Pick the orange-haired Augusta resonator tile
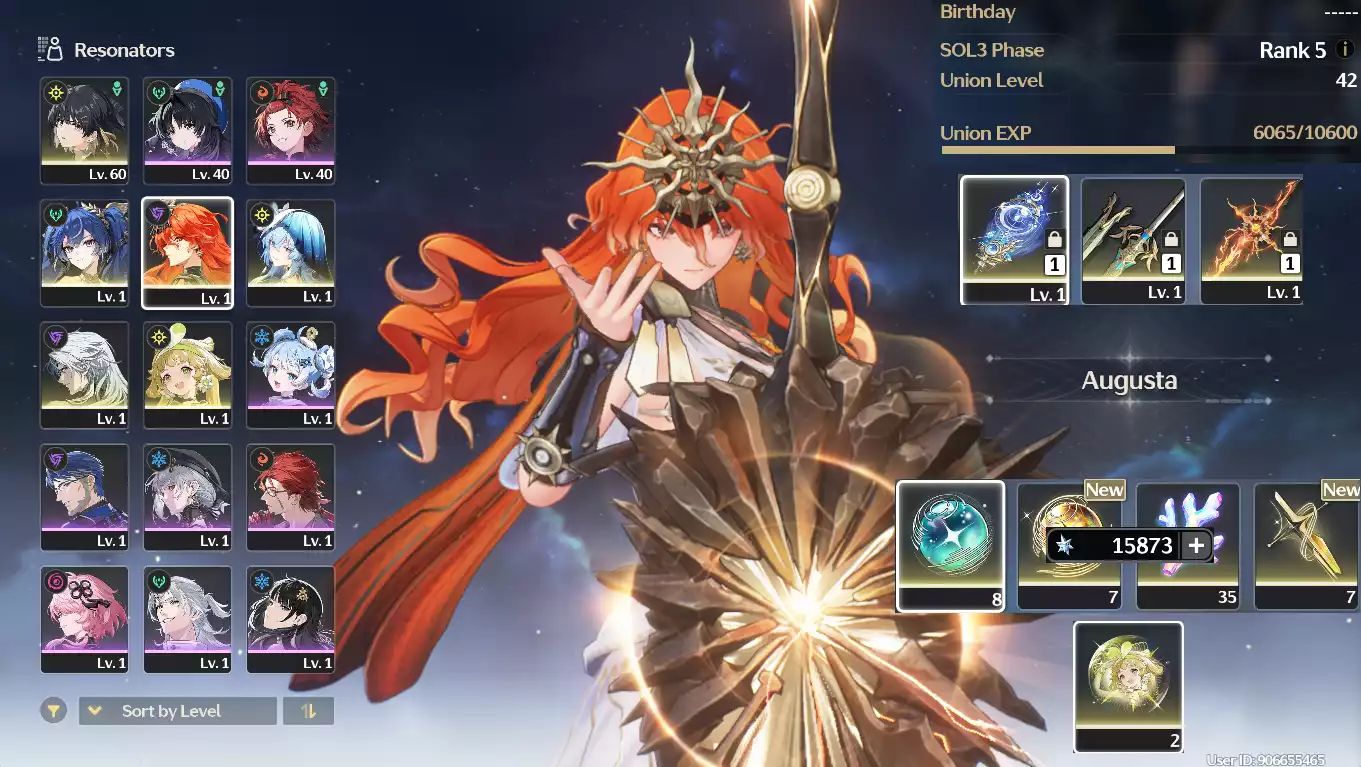Screen dimensions: 1361x767 pyautogui.click(x=187, y=252)
